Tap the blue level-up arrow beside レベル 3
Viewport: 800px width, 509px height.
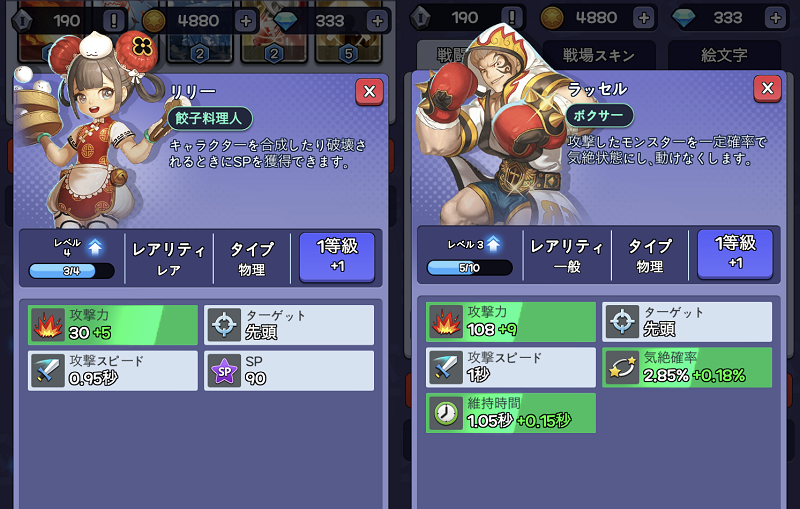point(492,245)
